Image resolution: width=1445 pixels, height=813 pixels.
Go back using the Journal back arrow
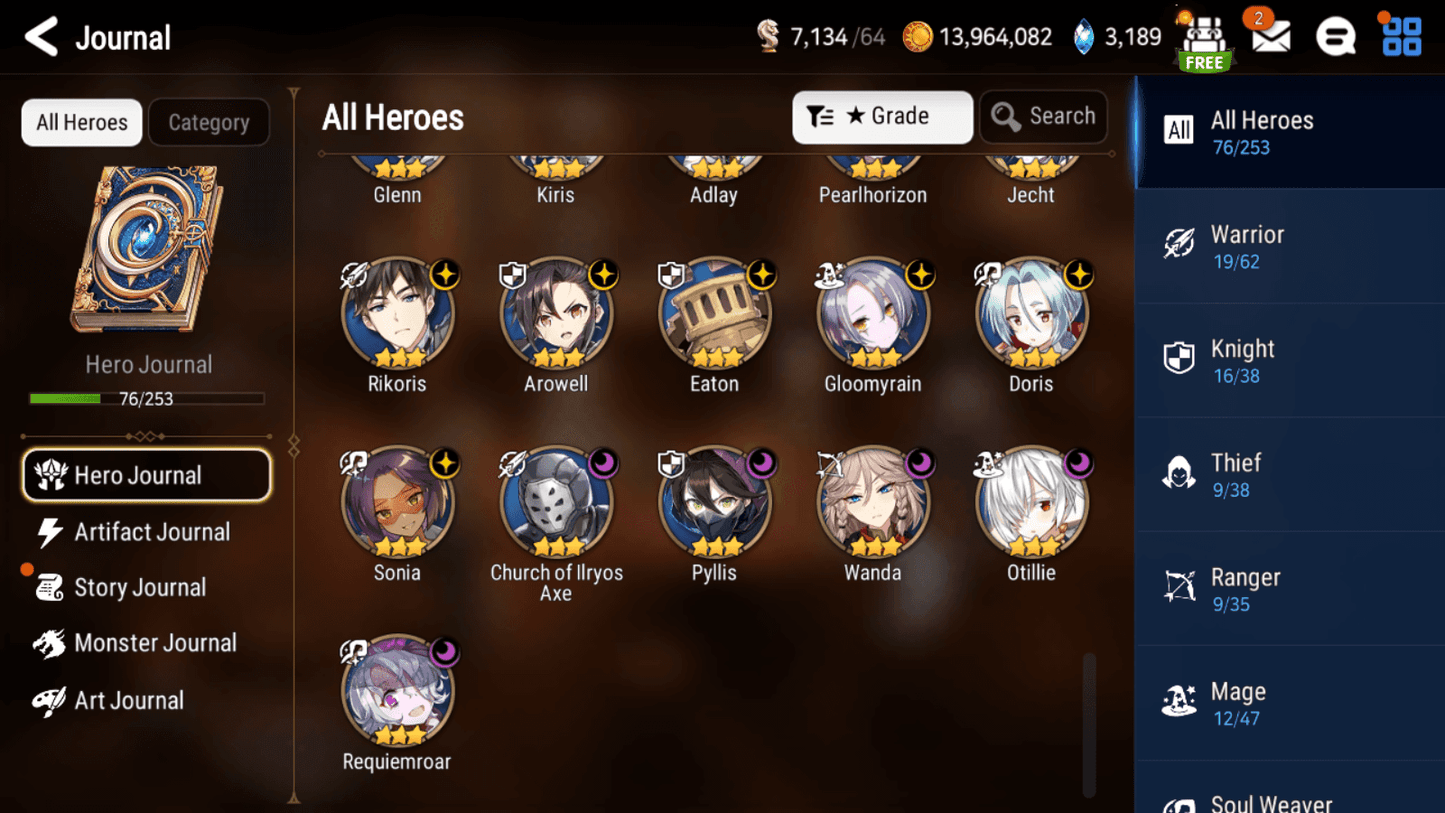click(42, 36)
